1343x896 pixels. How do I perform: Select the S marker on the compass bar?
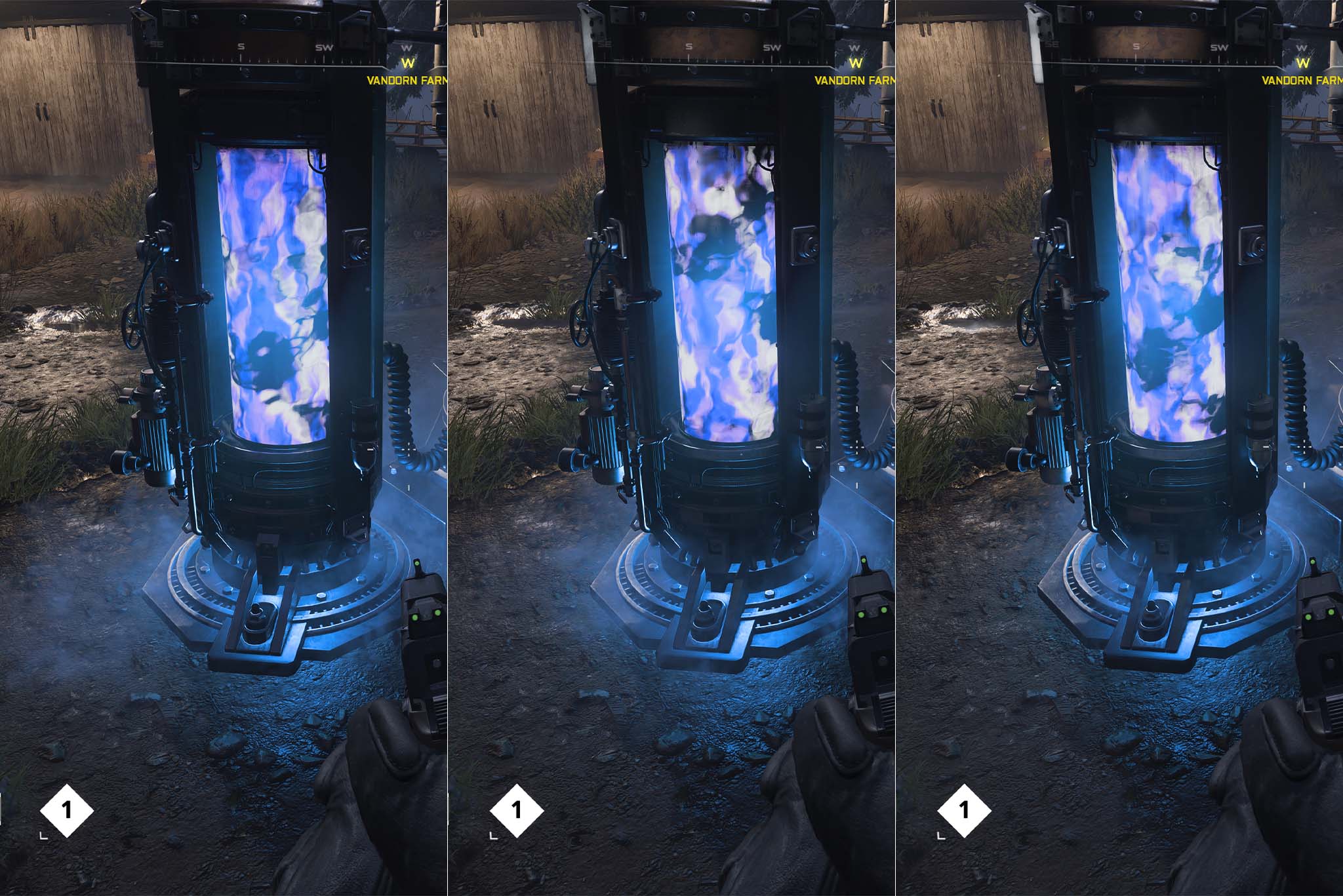coord(240,47)
